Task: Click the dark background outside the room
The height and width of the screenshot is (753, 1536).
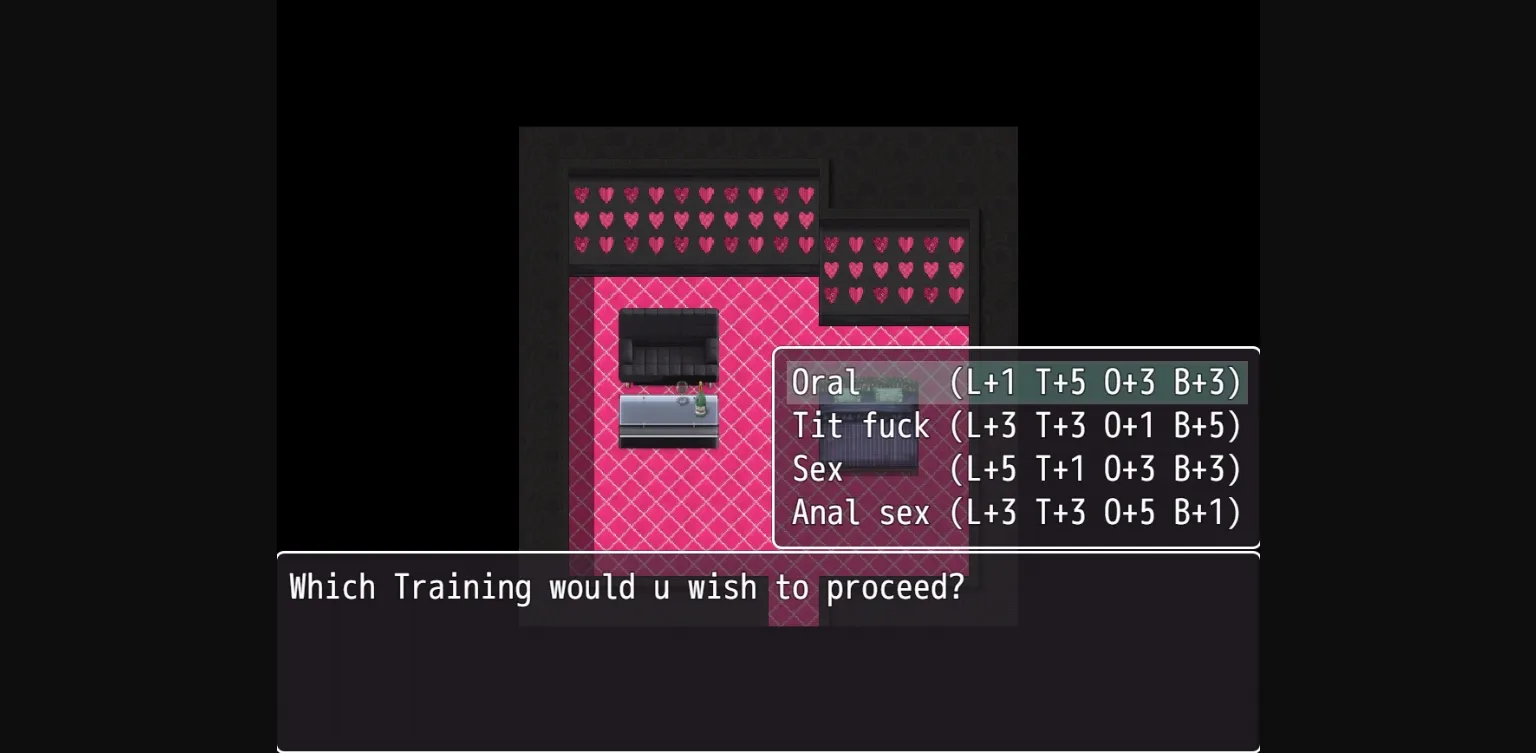Action: click(x=400, y=100)
